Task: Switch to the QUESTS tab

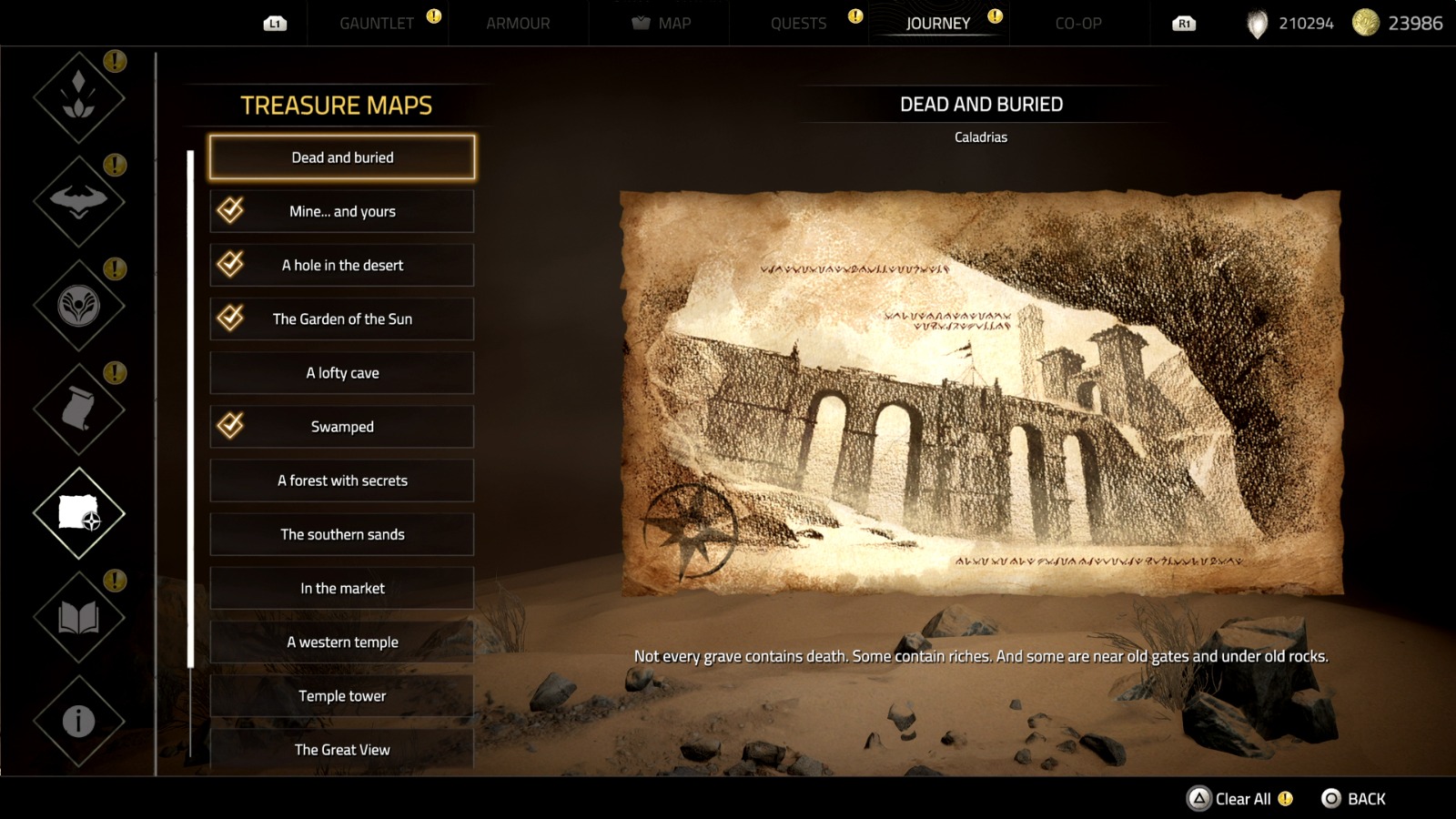Action: 798,23
